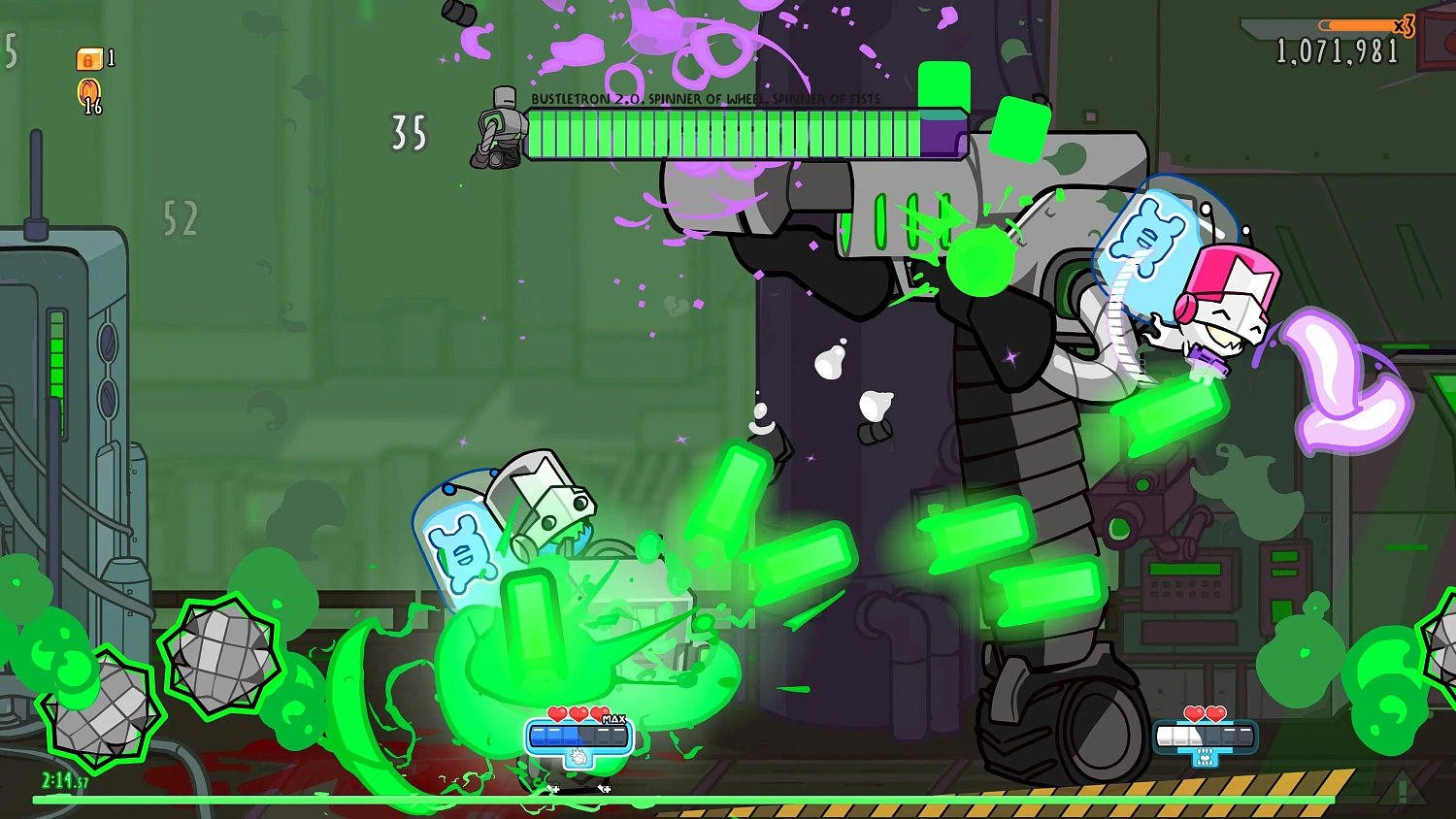Image resolution: width=1456 pixels, height=819 pixels.
Task: Click the x3 lives indicator
Action: pyautogui.click(x=1405, y=27)
